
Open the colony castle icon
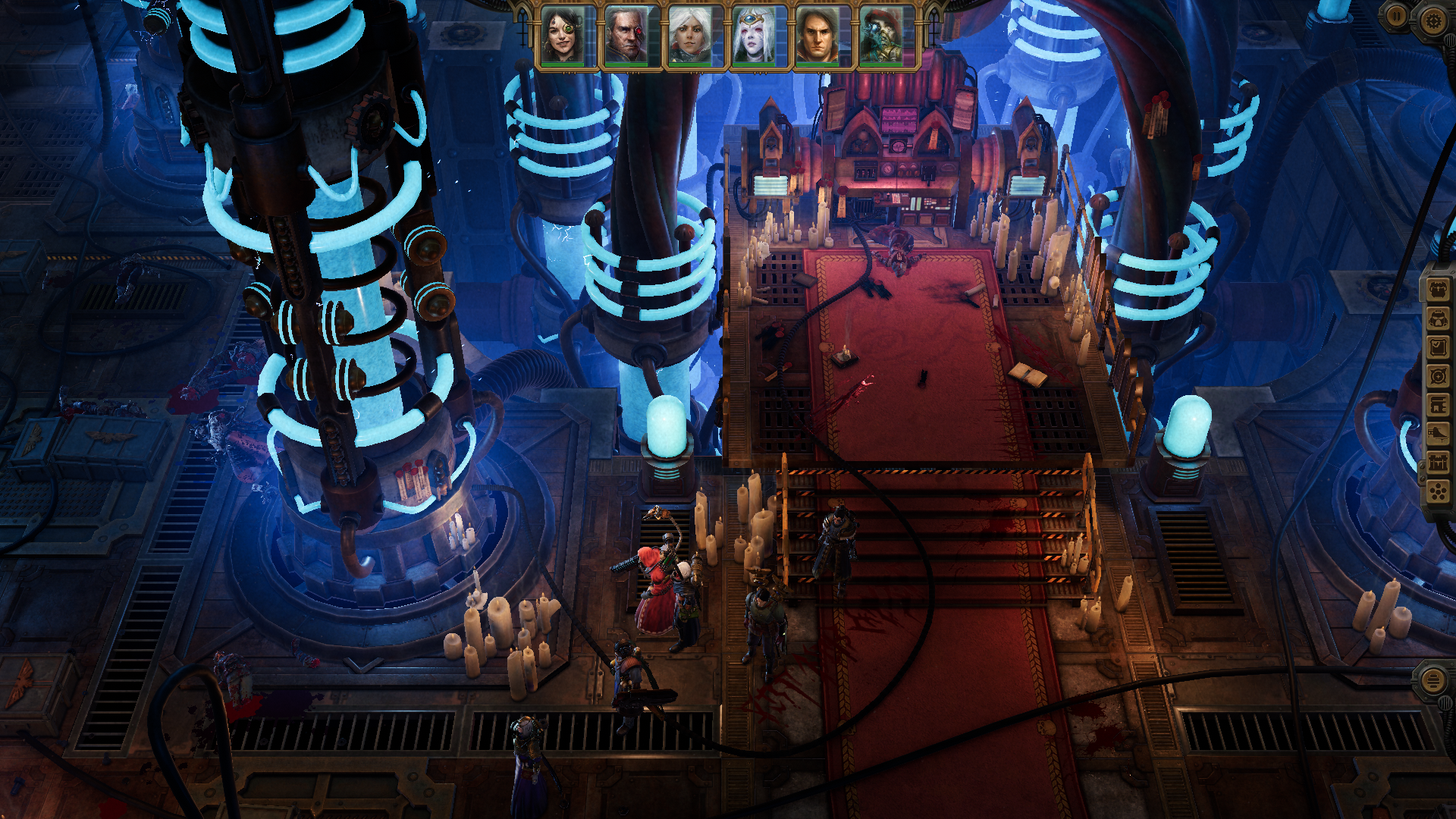1438,463
